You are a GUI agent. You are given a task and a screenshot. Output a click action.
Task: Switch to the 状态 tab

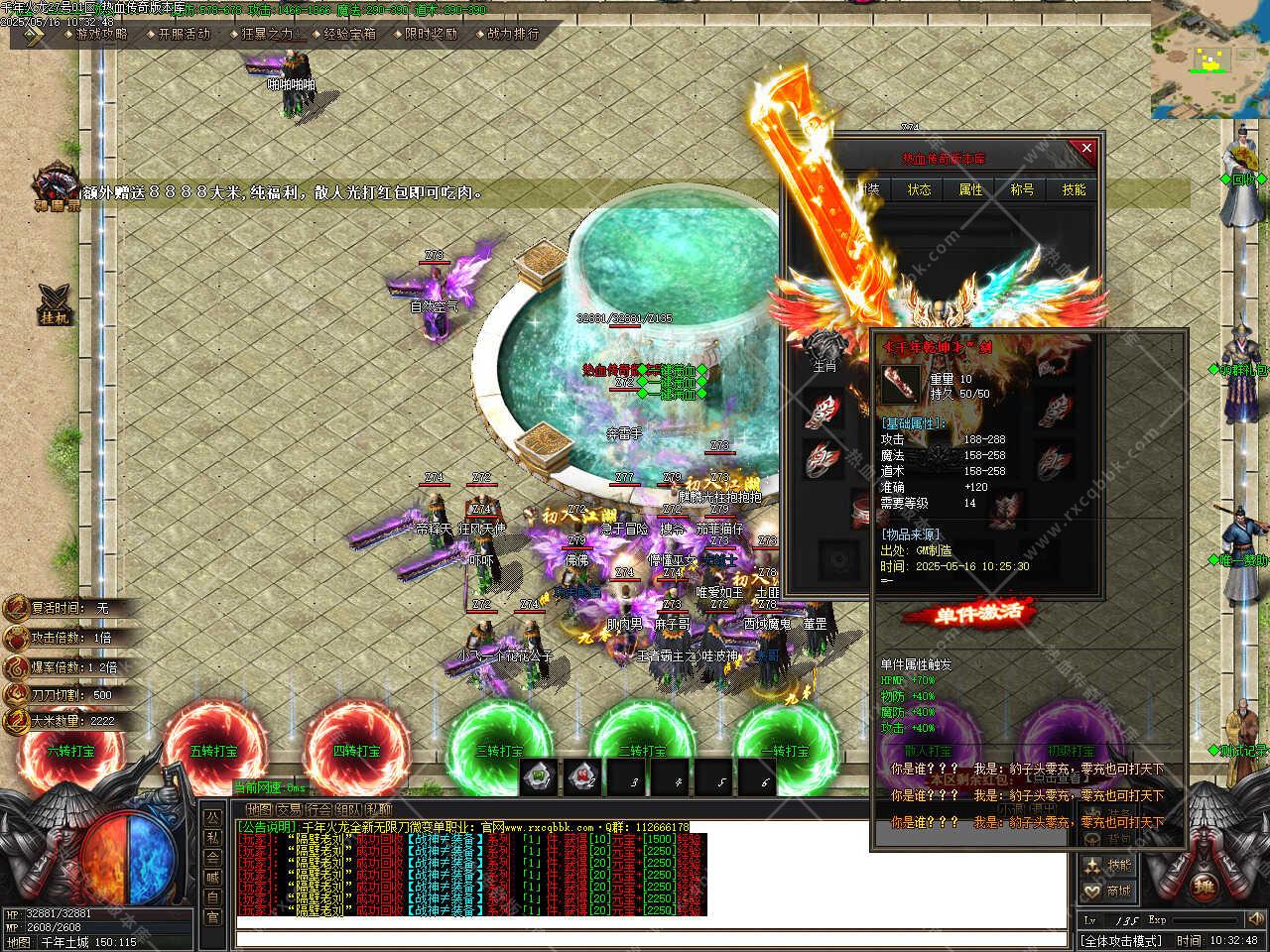[919, 189]
